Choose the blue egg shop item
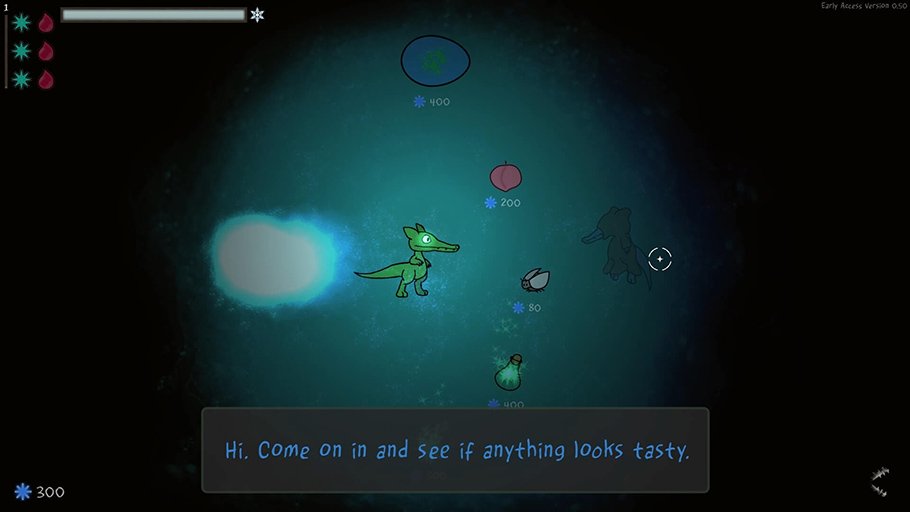910x512 pixels. click(436, 62)
